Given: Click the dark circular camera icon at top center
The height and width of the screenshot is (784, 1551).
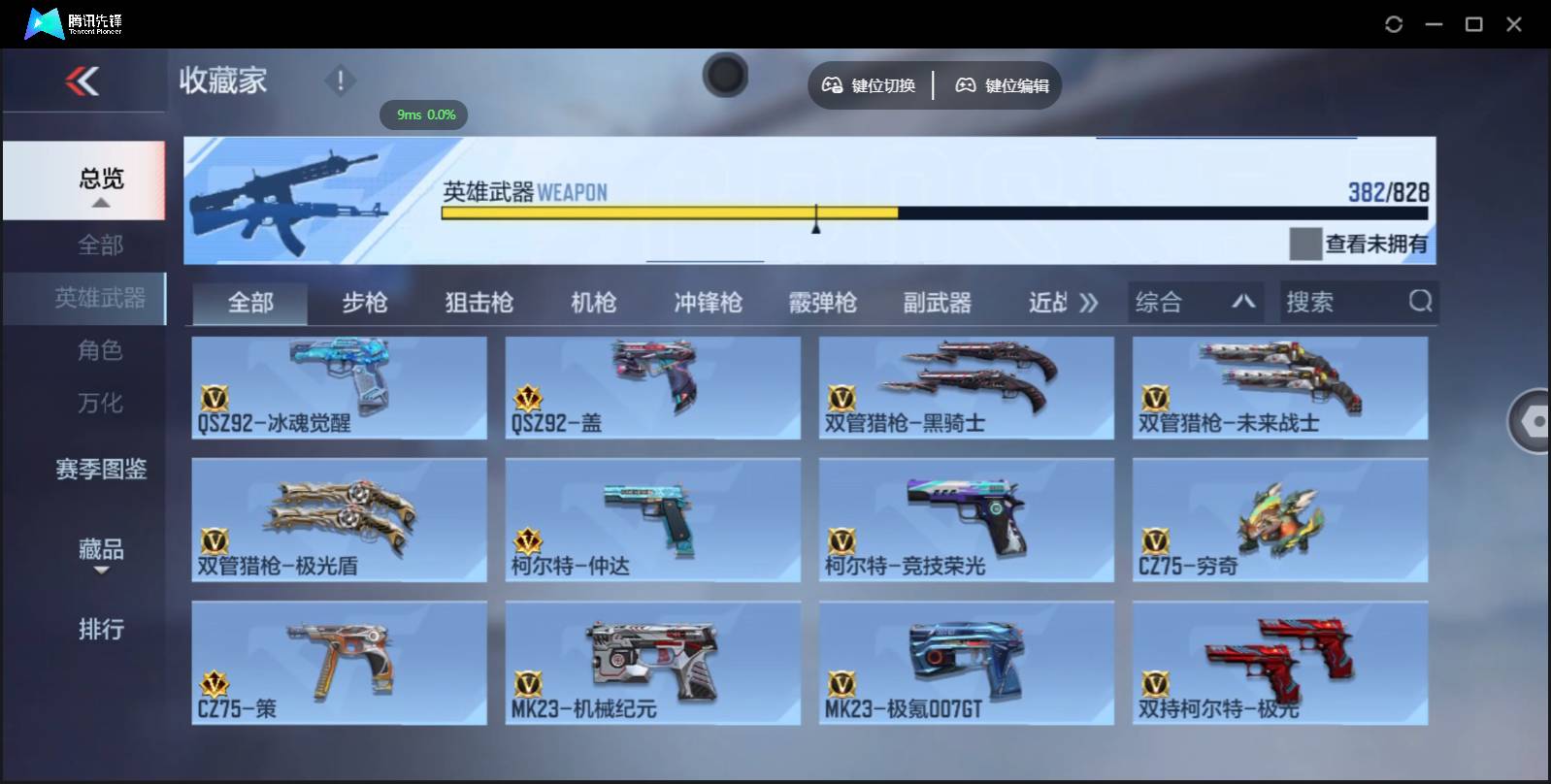Looking at the screenshot, I should [725, 74].
